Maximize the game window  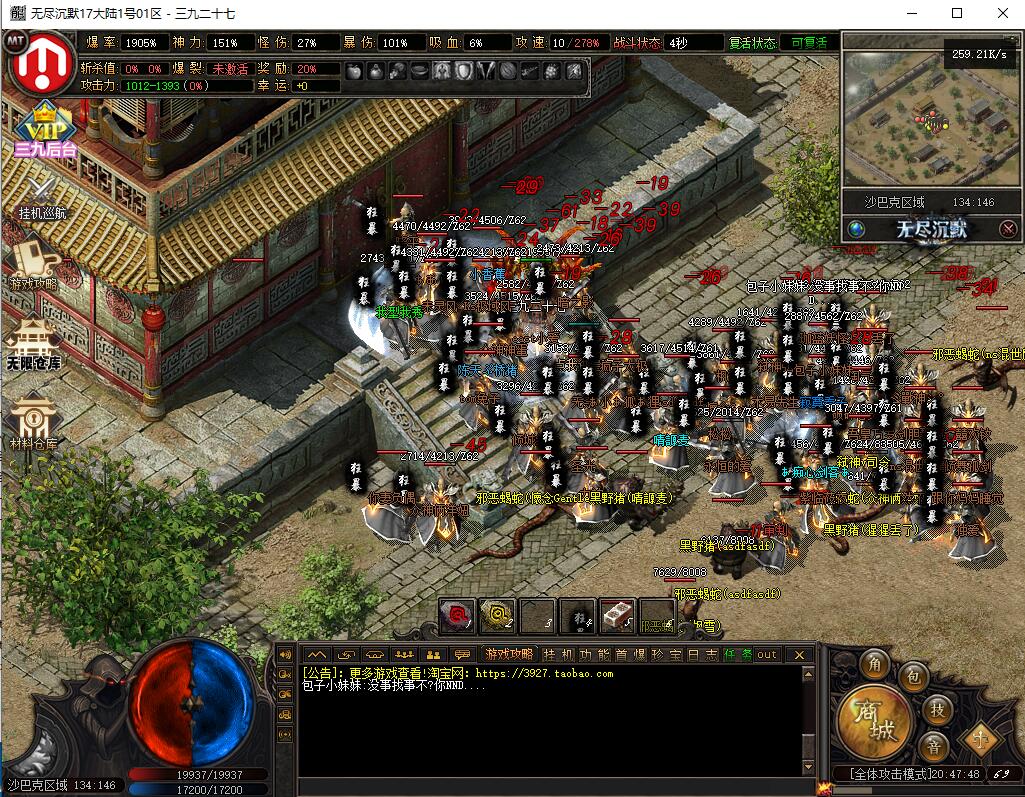pos(957,13)
